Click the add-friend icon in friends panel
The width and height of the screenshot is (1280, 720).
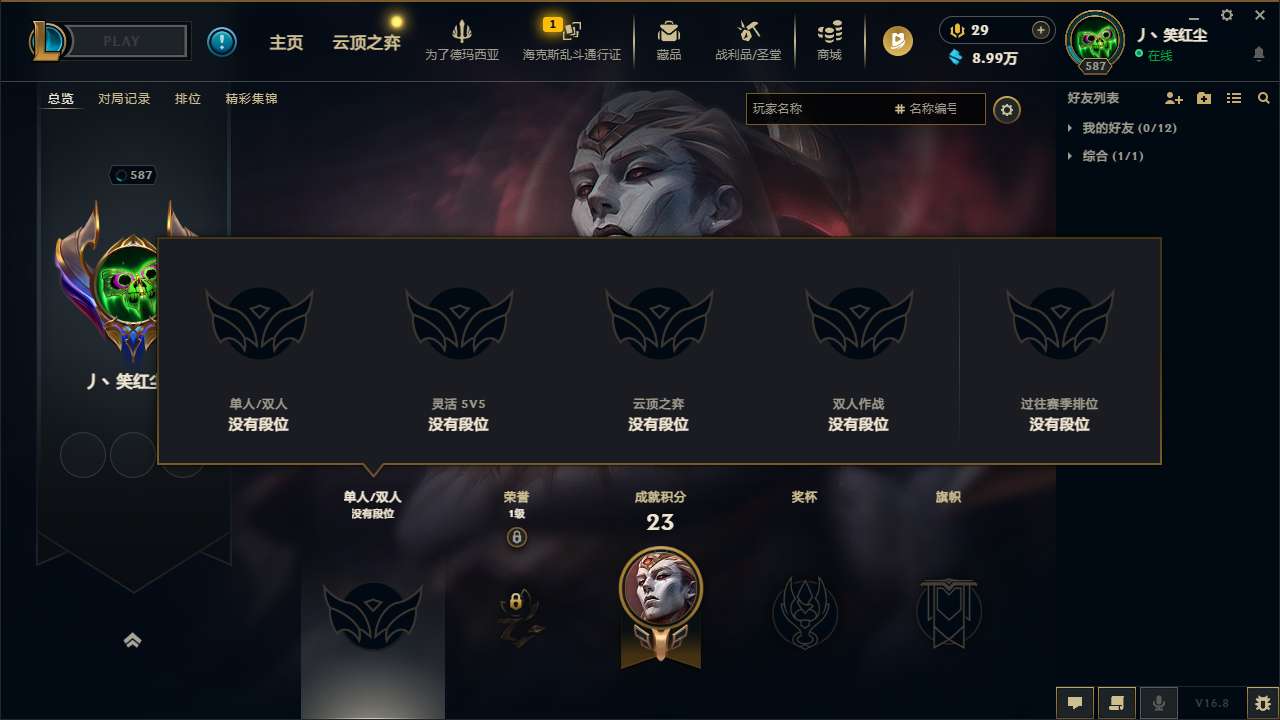[1172, 98]
